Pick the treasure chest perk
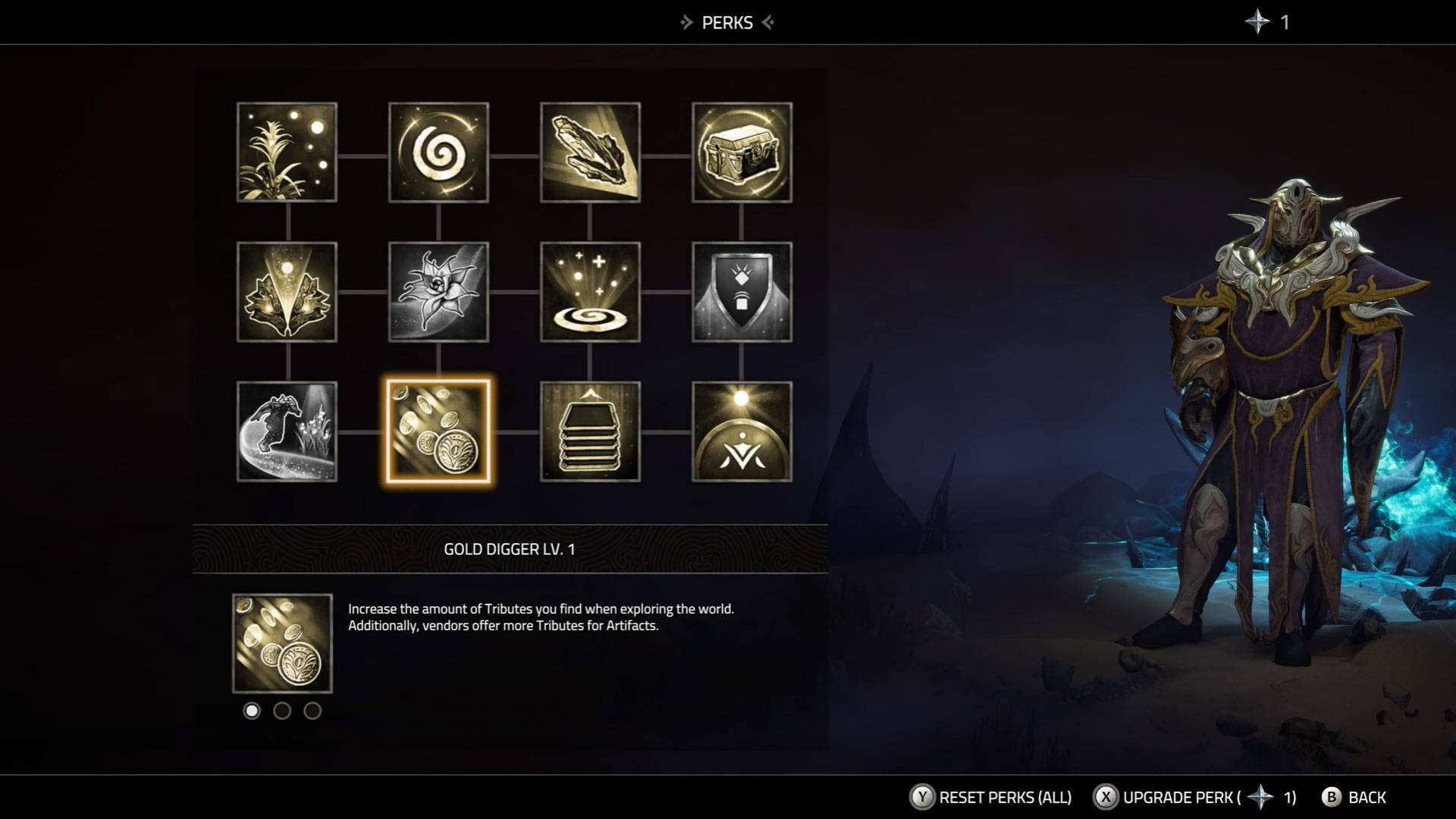 click(x=742, y=152)
